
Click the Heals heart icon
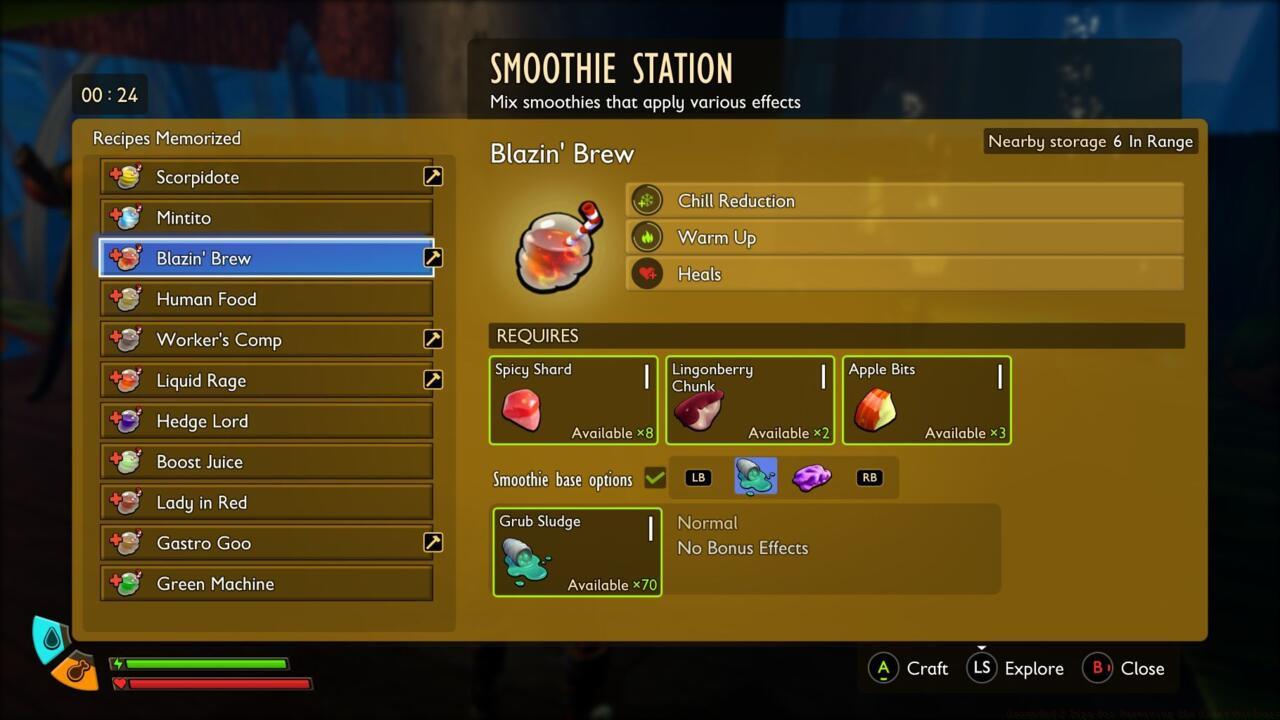[x=646, y=273]
